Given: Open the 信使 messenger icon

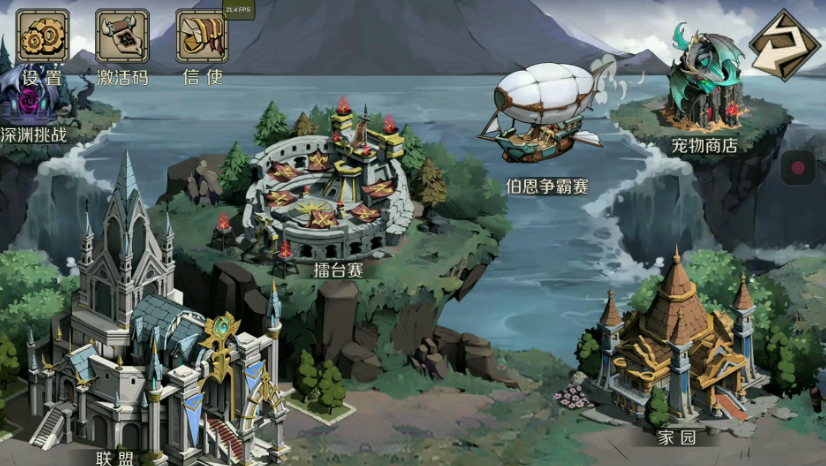Looking at the screenshot, I should [x=201, y=37].
